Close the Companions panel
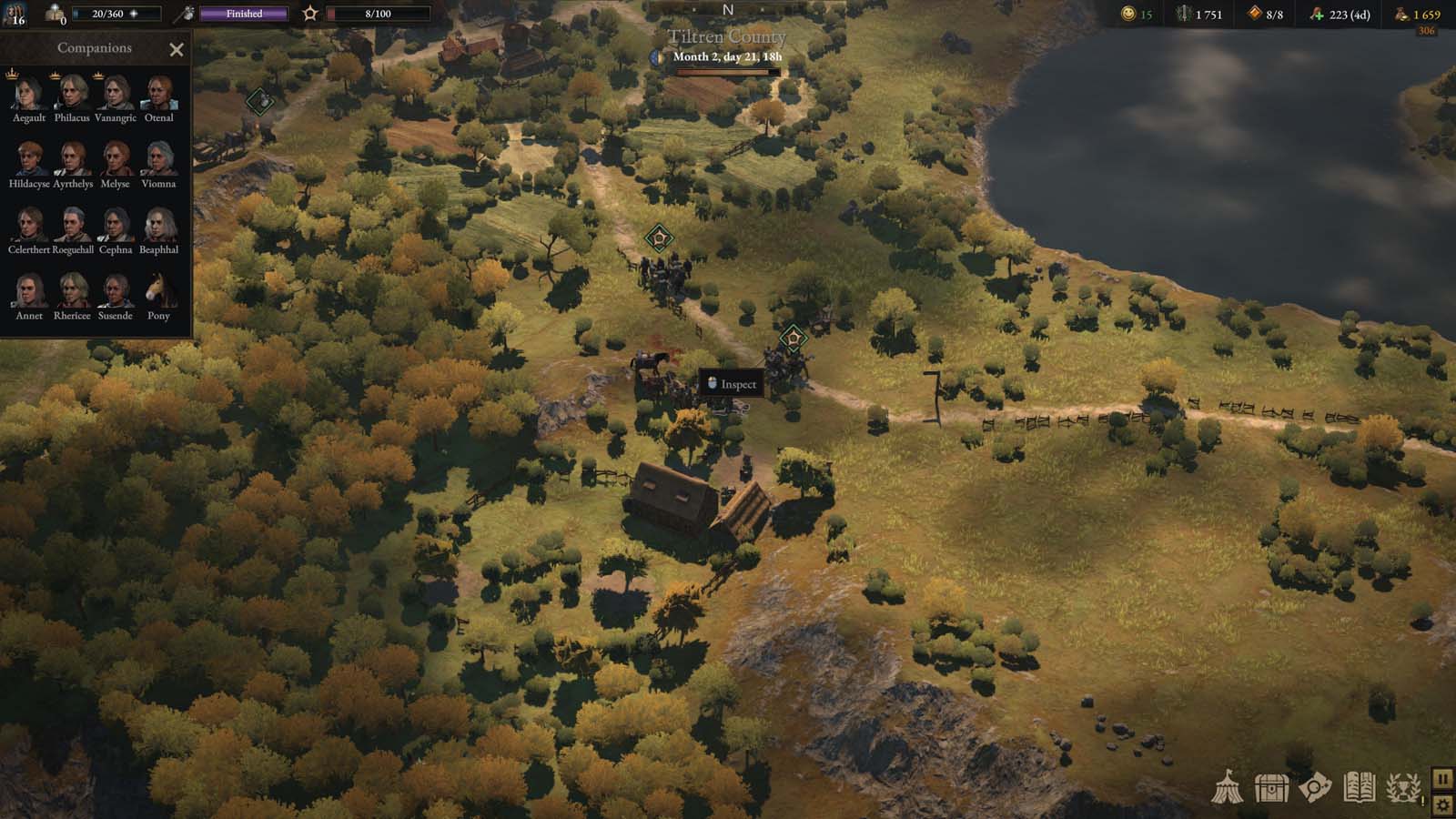Screen dimensions: 1456x819 point(177,50)
